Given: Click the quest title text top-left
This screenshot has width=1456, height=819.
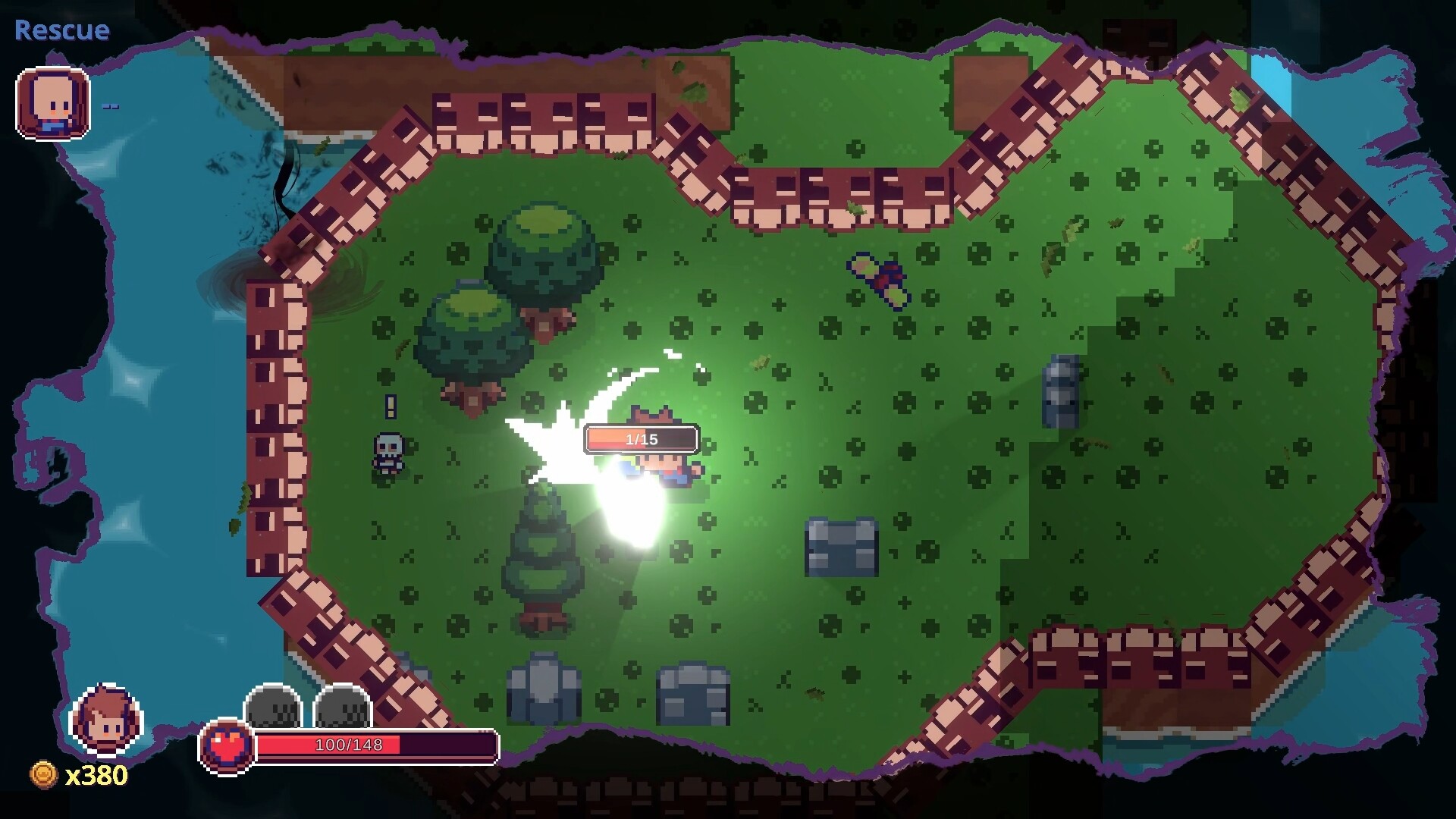Looking at the screenshot, I should click(x=63, y=31).
